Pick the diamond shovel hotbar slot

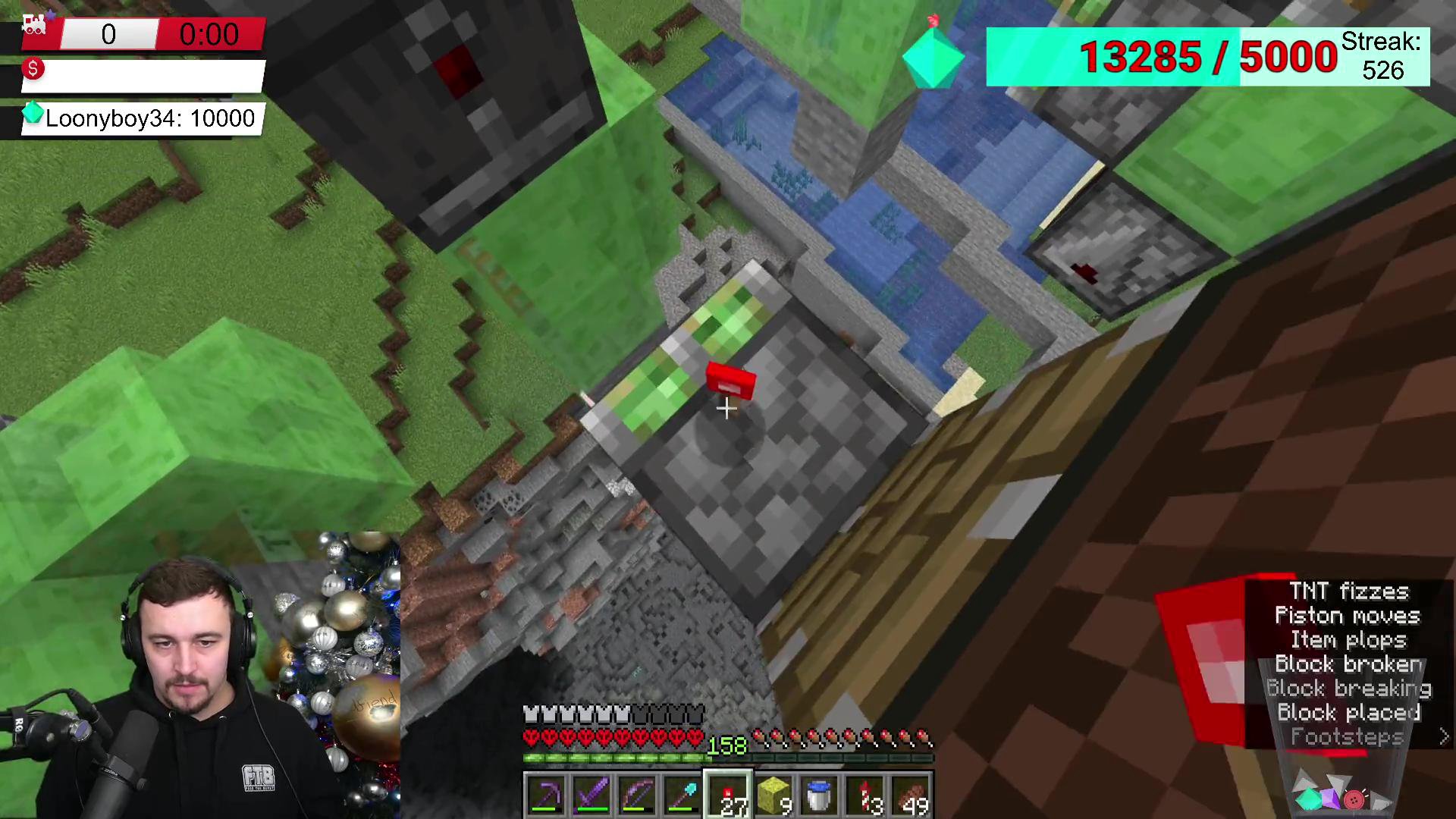coord(682,795)
